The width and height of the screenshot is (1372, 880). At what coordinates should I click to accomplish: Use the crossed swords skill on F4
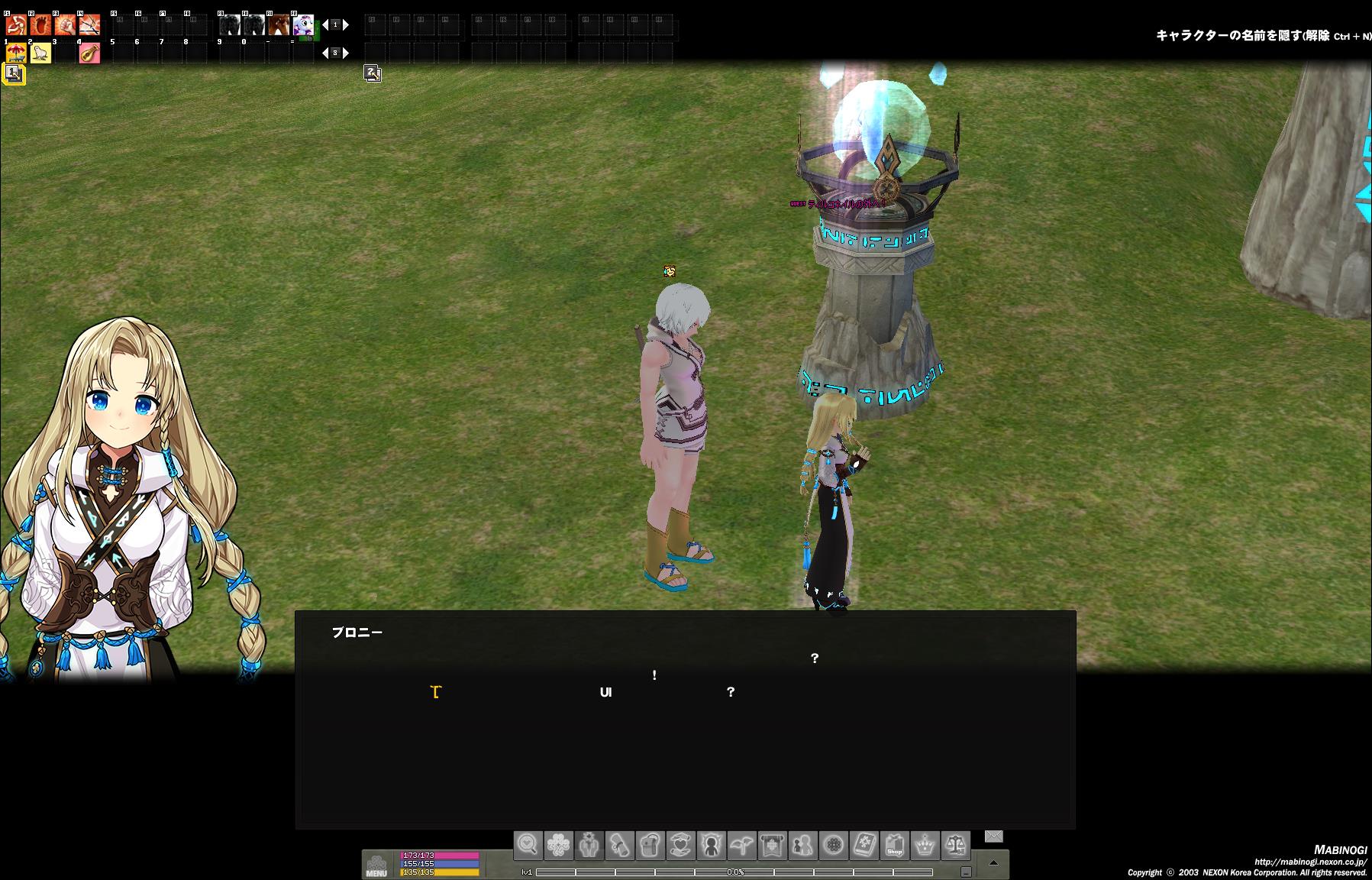(89, 25)
